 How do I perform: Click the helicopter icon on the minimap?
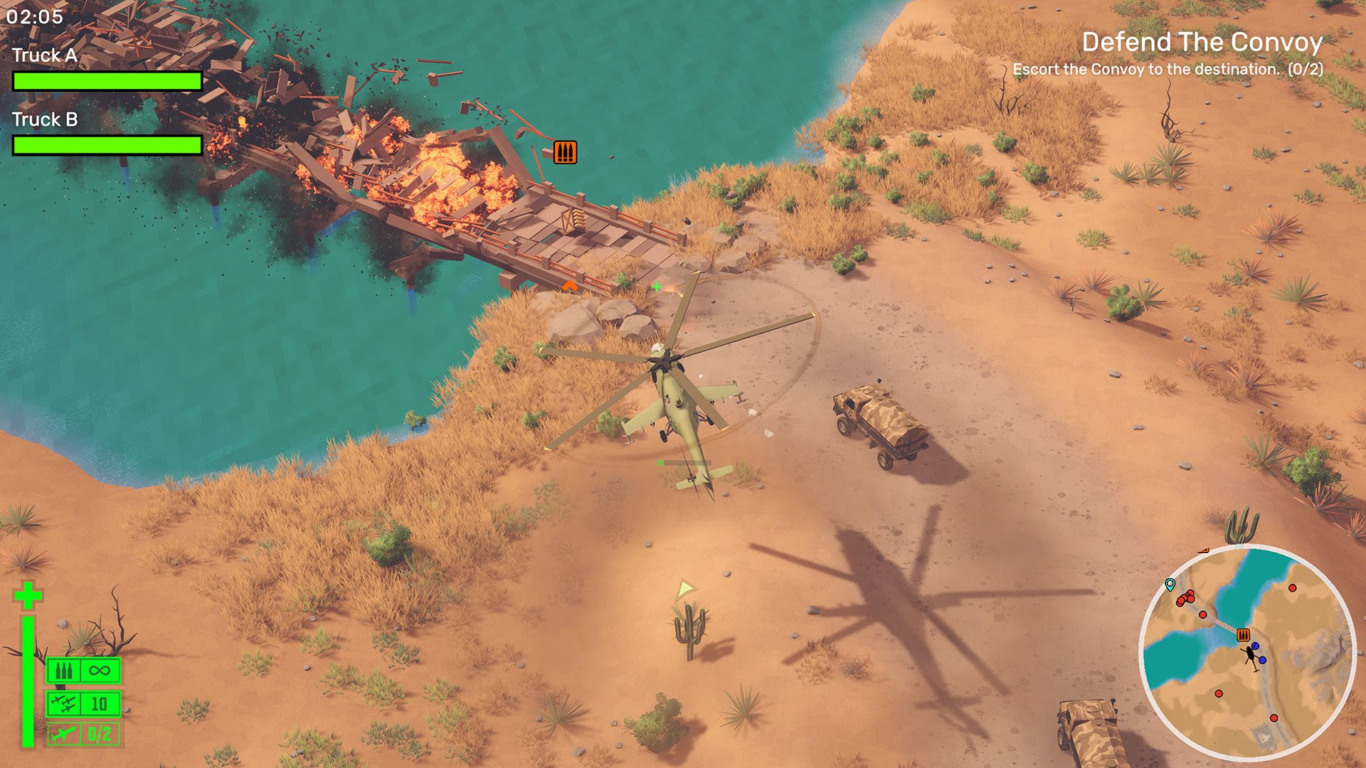pos(1250,654)
